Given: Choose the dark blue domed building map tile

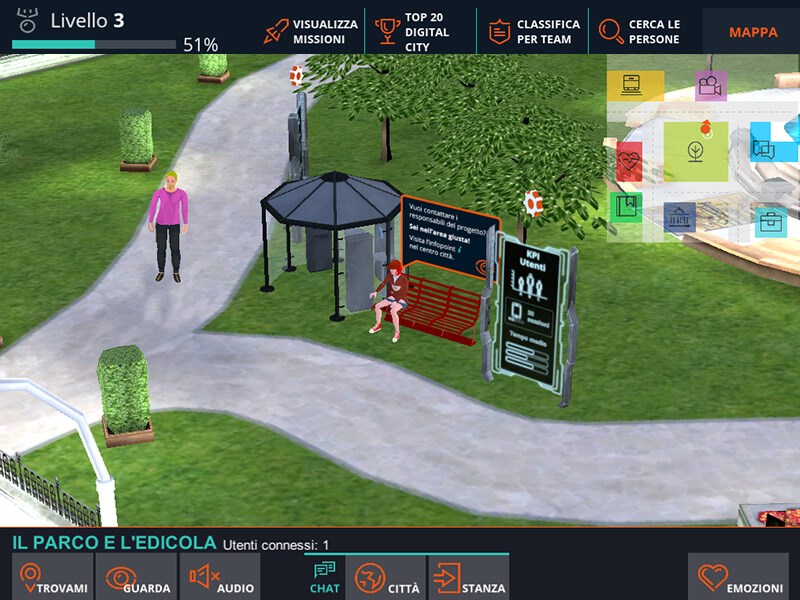Looking at the screenshot, I should 680,216.
